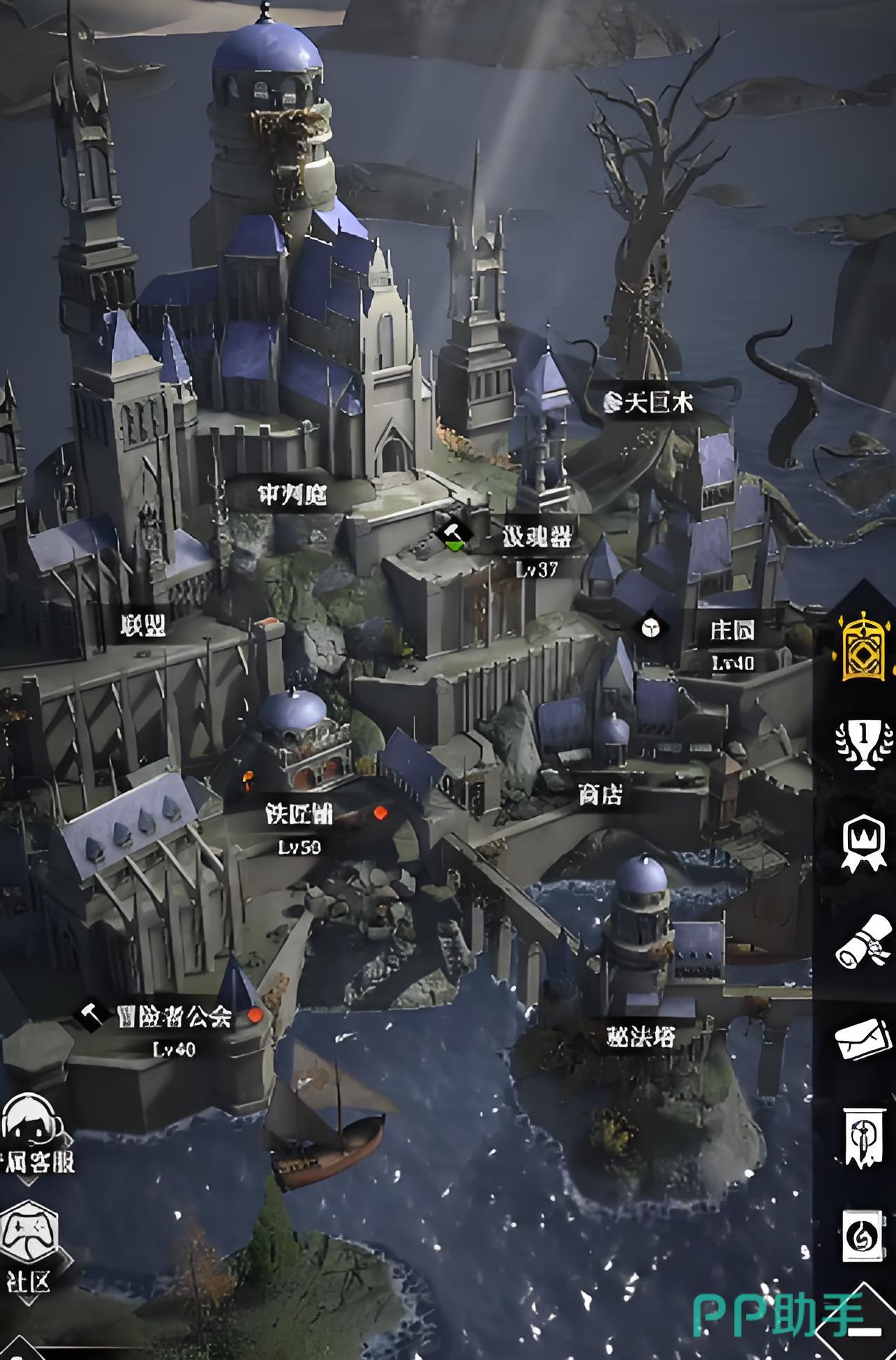
Task: Click the sword banner icon
Action: [864, 1137]
